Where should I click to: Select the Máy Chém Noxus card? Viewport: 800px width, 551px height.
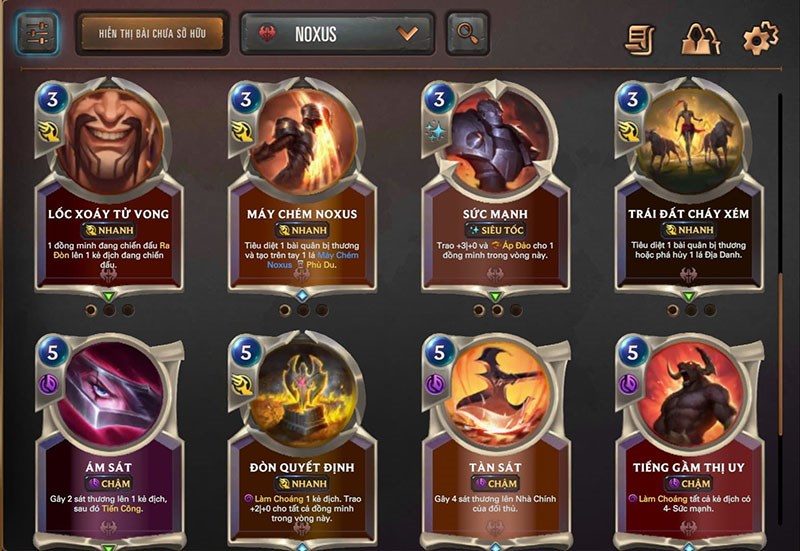point(301,190)
